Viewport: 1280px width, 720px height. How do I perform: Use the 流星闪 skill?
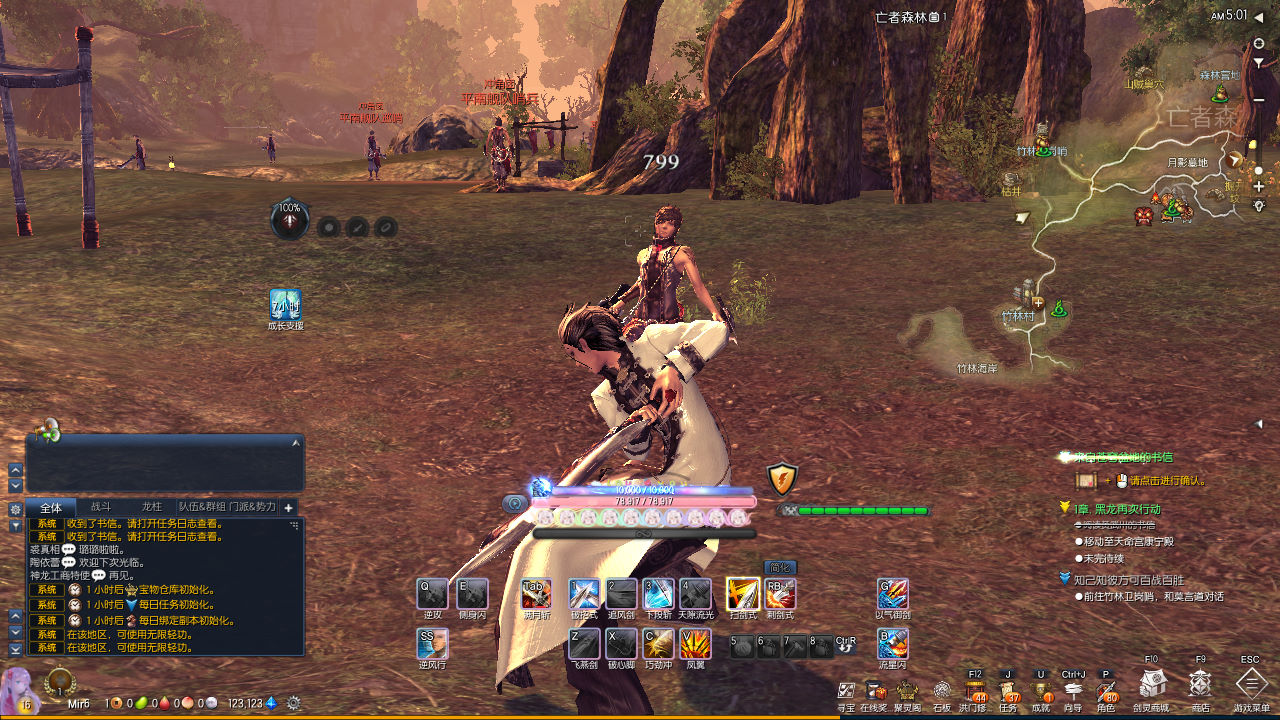click(892, 643)
